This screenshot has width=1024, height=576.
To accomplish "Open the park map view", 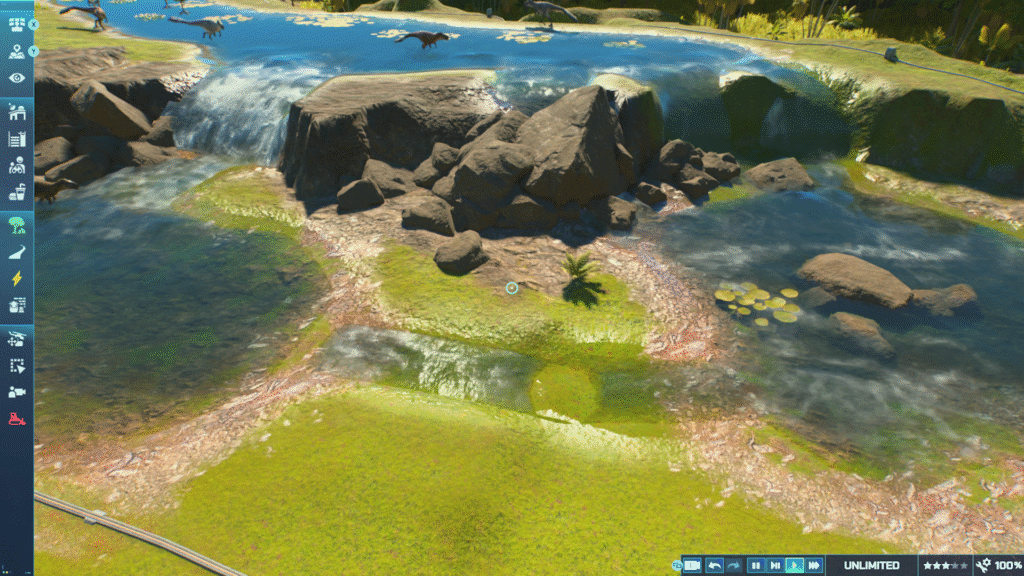I will tap(17, 51).
